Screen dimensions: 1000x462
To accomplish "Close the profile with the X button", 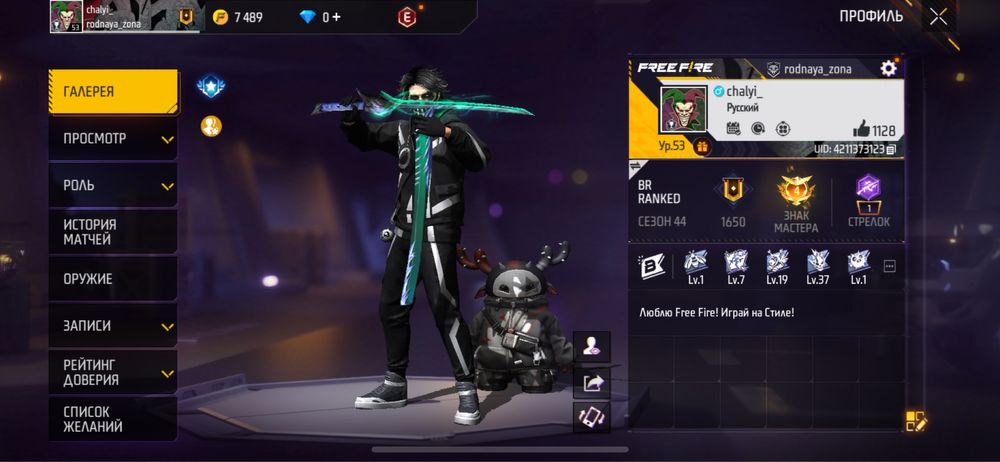I will pos(938,16).
